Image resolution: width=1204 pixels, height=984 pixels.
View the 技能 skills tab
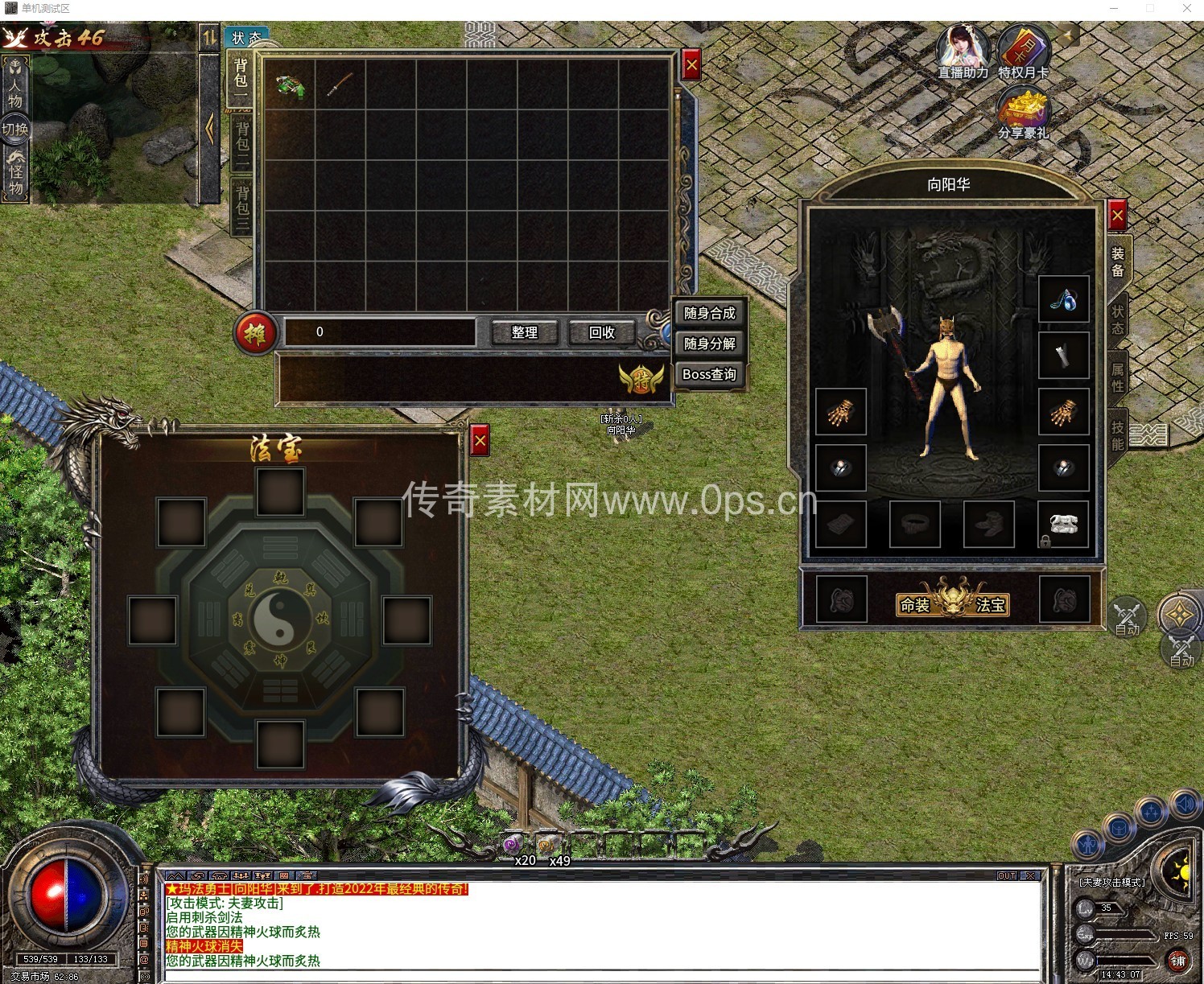click(1118, 435)
